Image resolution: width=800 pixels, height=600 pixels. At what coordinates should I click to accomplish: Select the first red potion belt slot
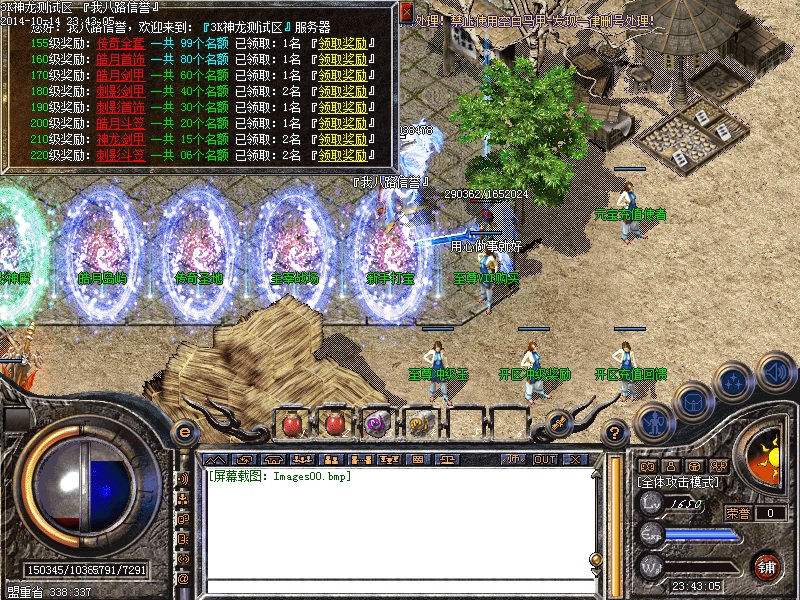click(291, 424)
